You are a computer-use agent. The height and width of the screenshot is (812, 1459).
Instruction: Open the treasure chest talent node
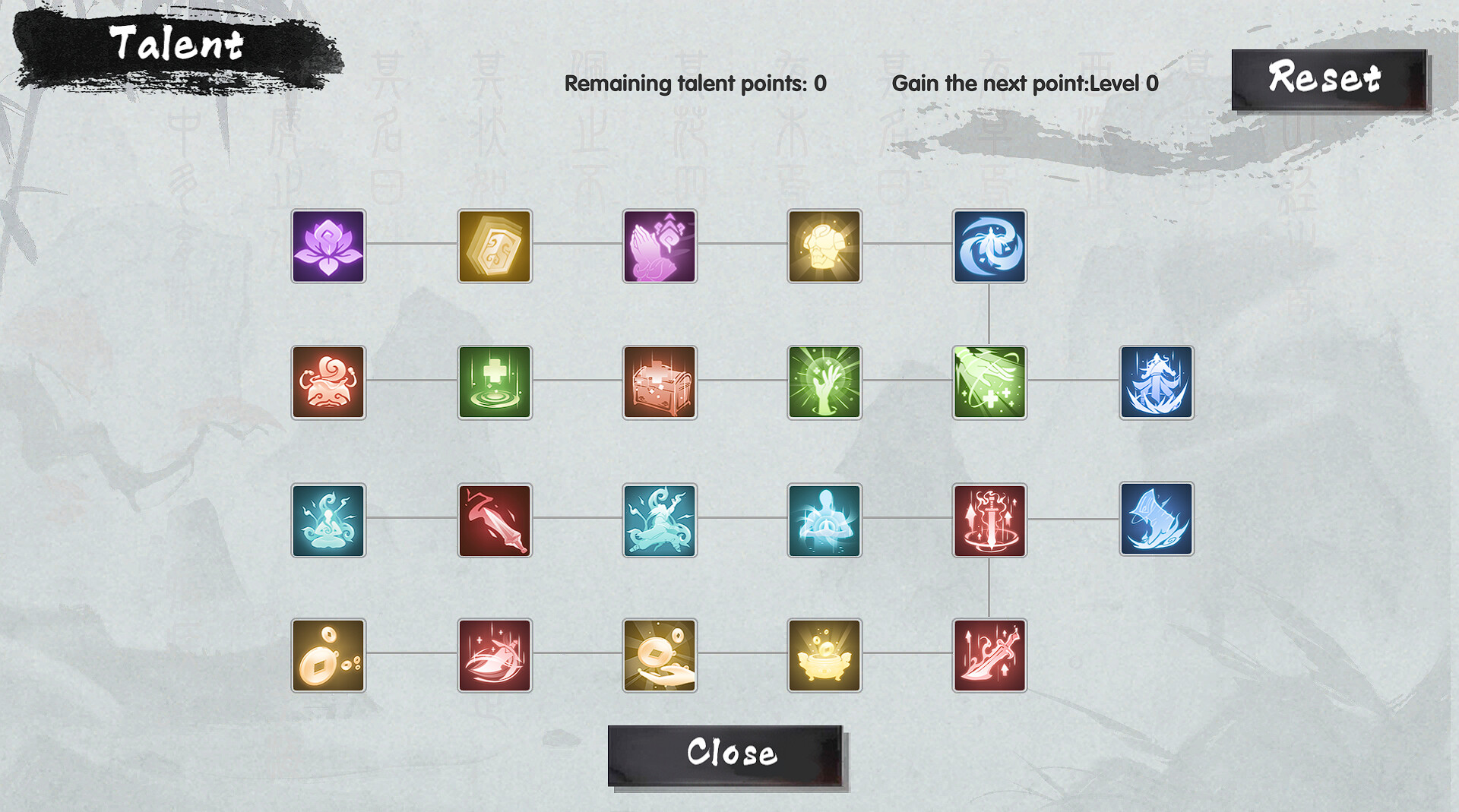click(659, 382)
